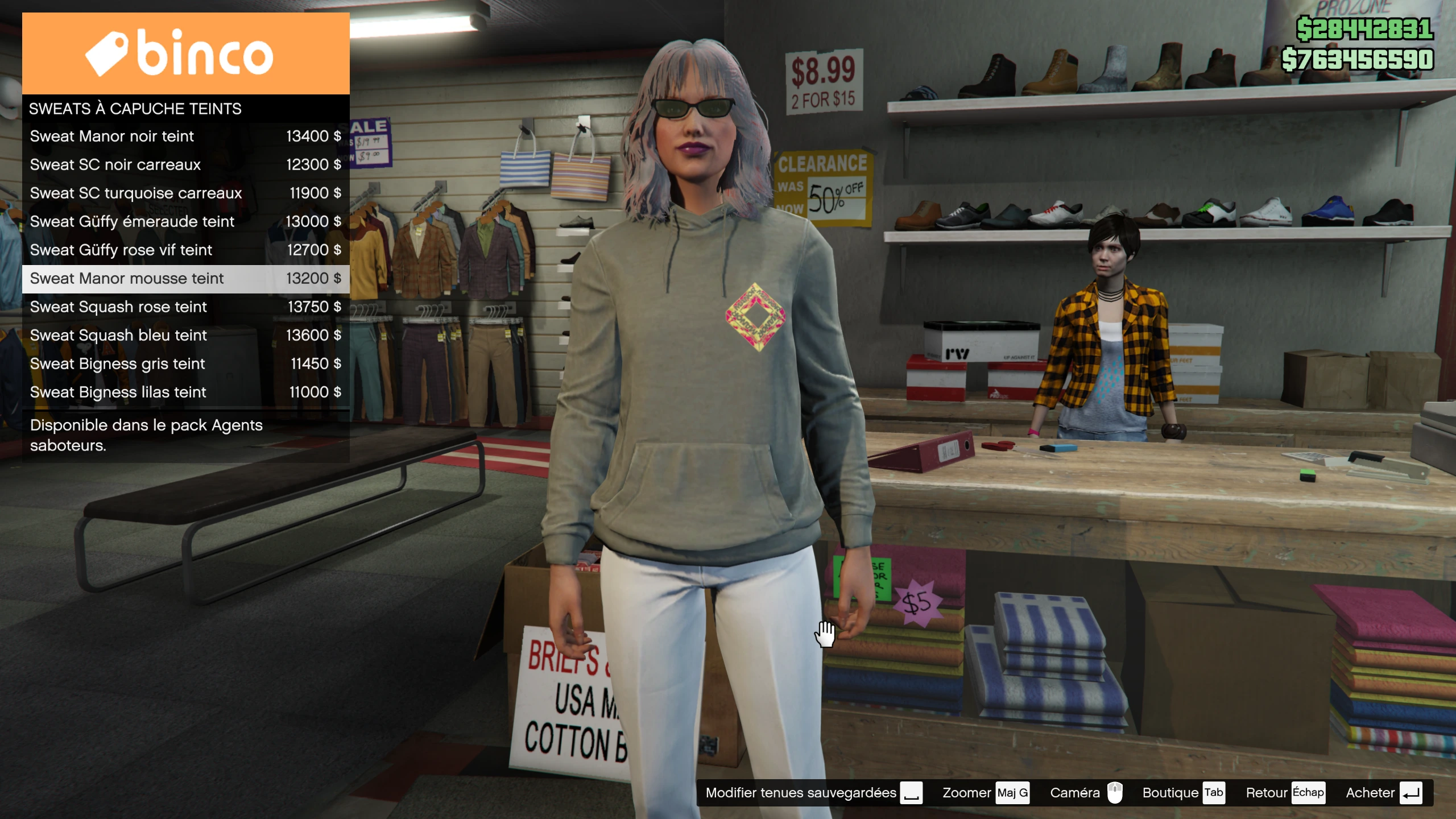This screenshot has width=1456, height=819.
Task: Click the highlighted Sweat Manor mousse teint
Action: click(x=185, y=279)
